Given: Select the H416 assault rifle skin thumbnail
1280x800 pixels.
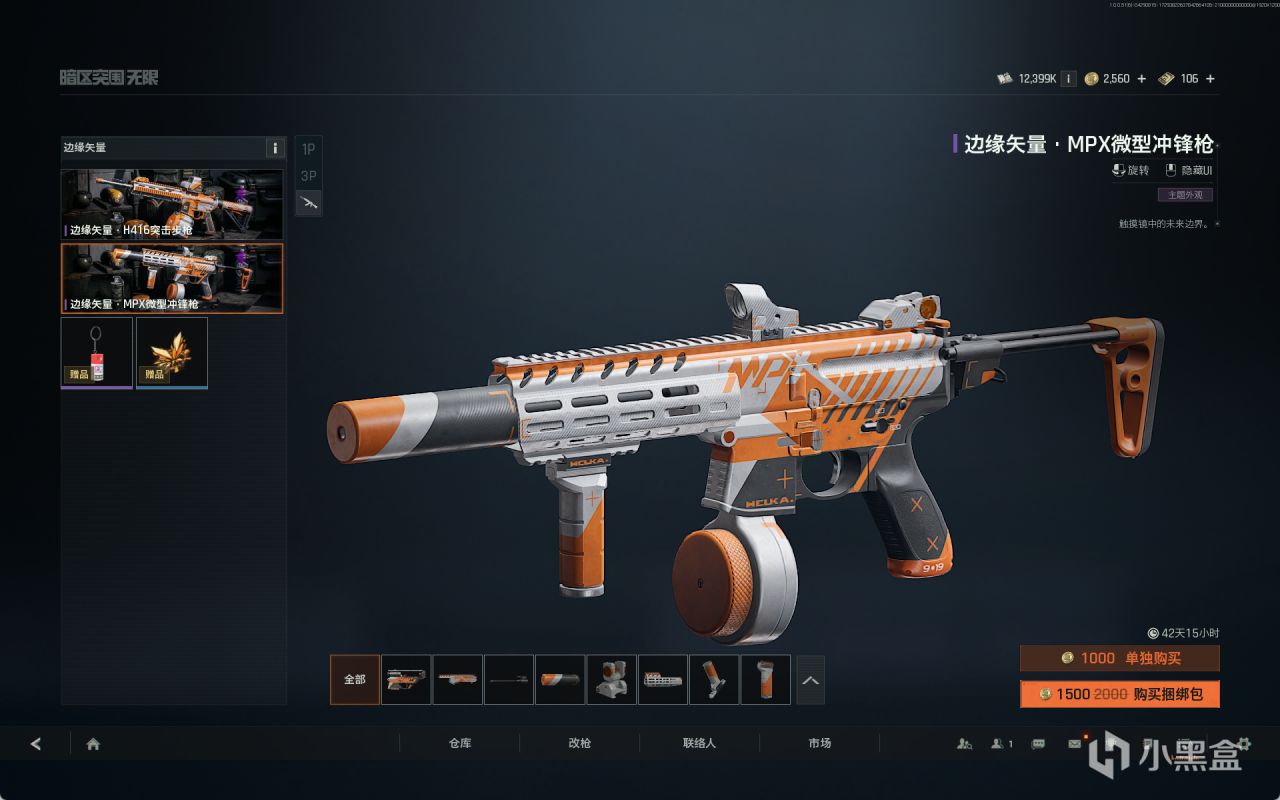Looking at the screenshot, I should (172, 204).
